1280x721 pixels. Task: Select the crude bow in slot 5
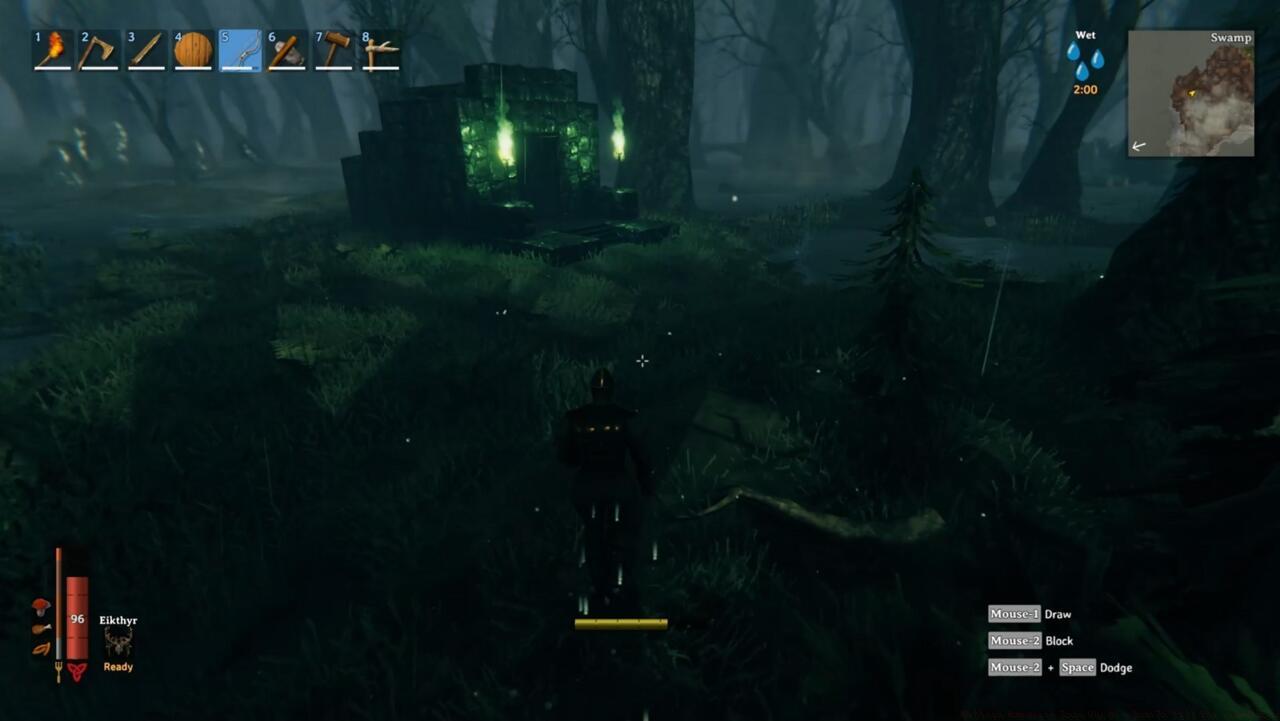click(x=241, y=50)
